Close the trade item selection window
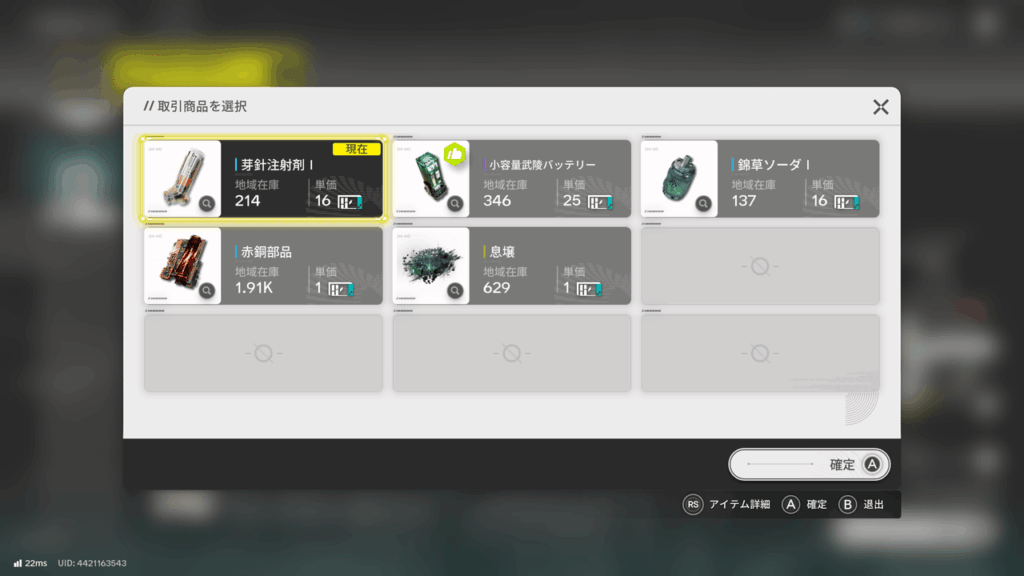Screen dimensions: 1024x576 tap(880, 107)
